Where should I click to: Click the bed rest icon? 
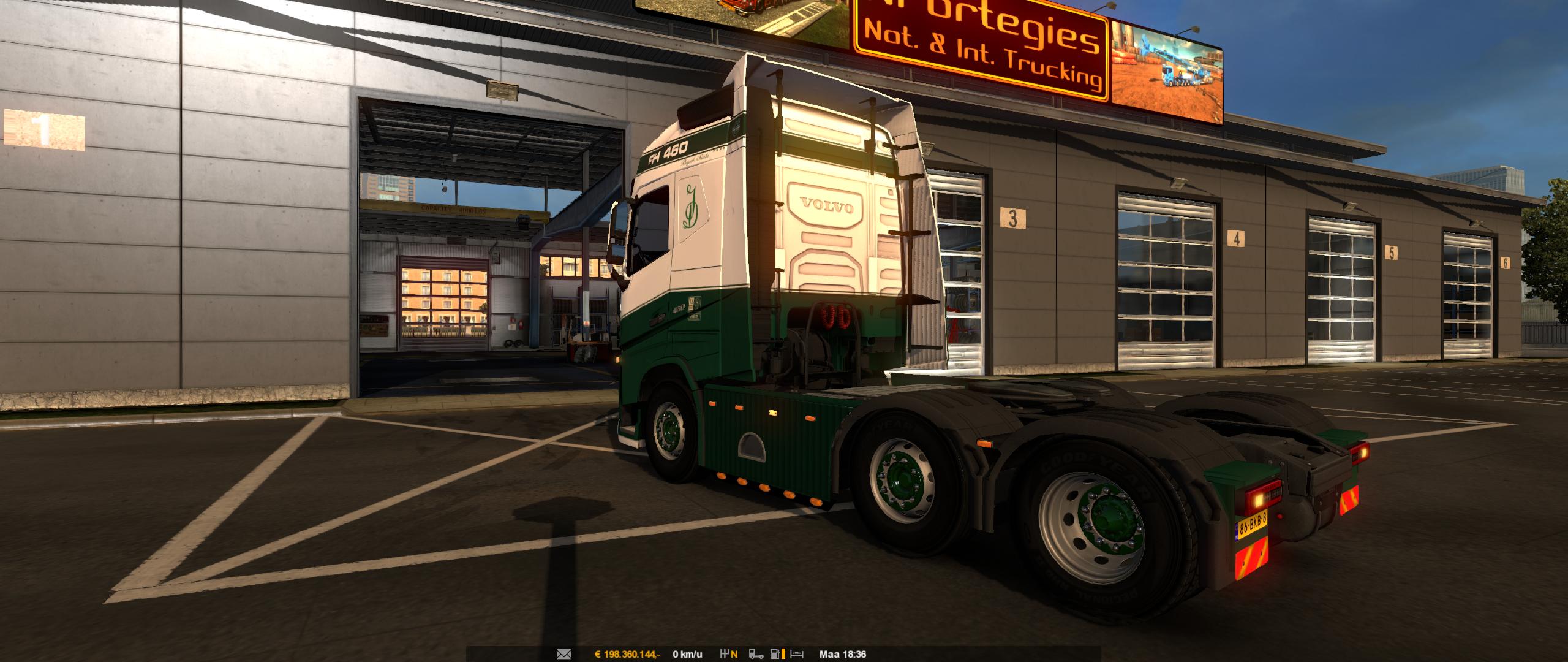click(x=797, y=654)
